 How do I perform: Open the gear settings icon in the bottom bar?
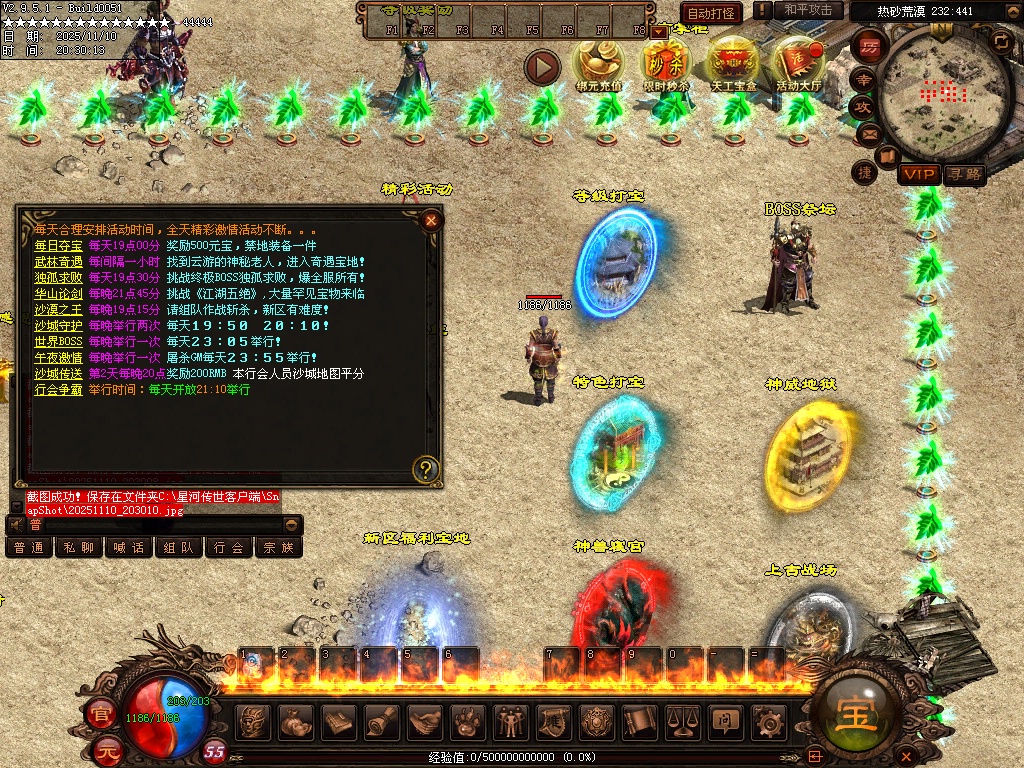pos(768,721)
